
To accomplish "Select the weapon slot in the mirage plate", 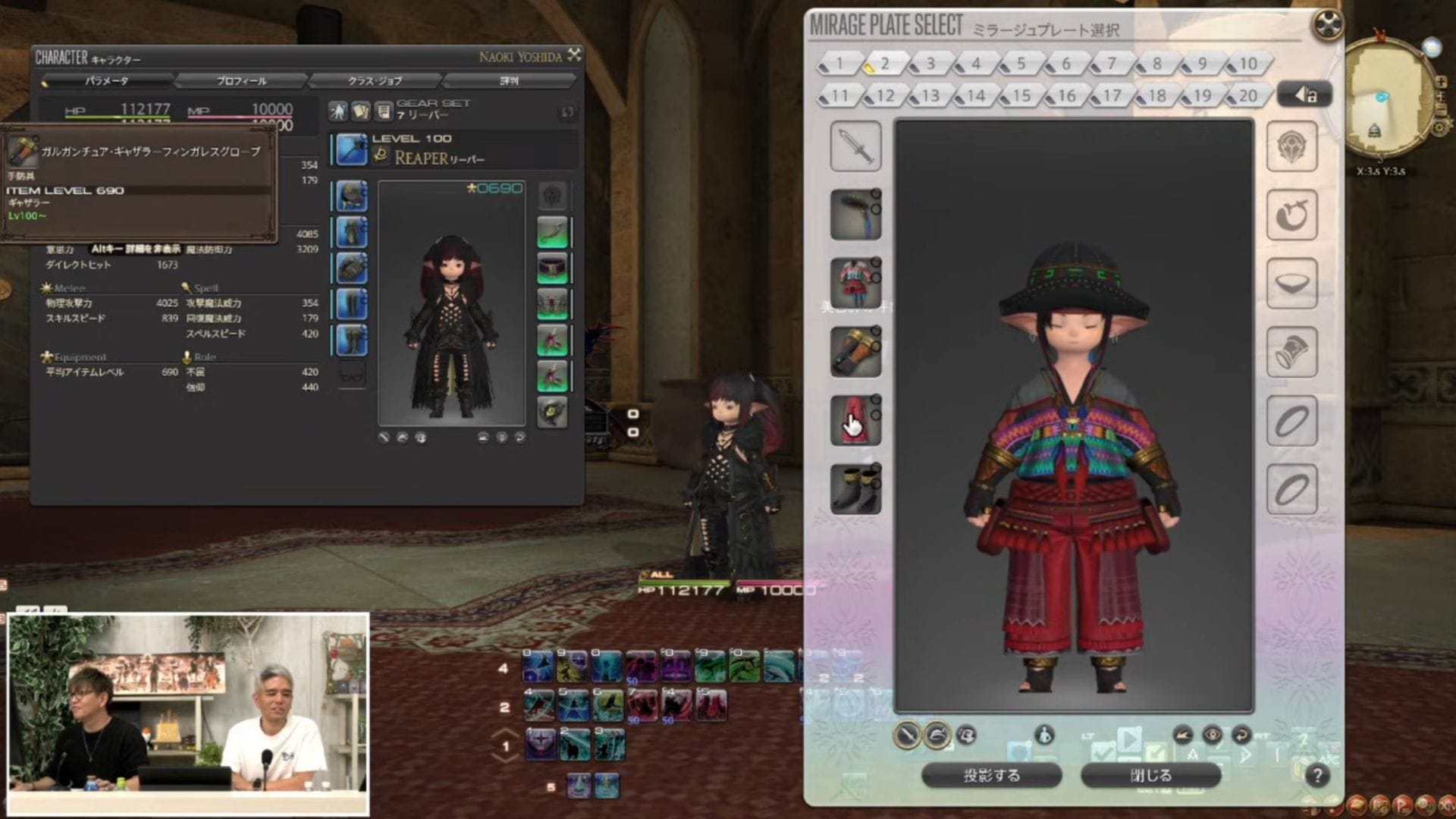I will click(855, 146).
